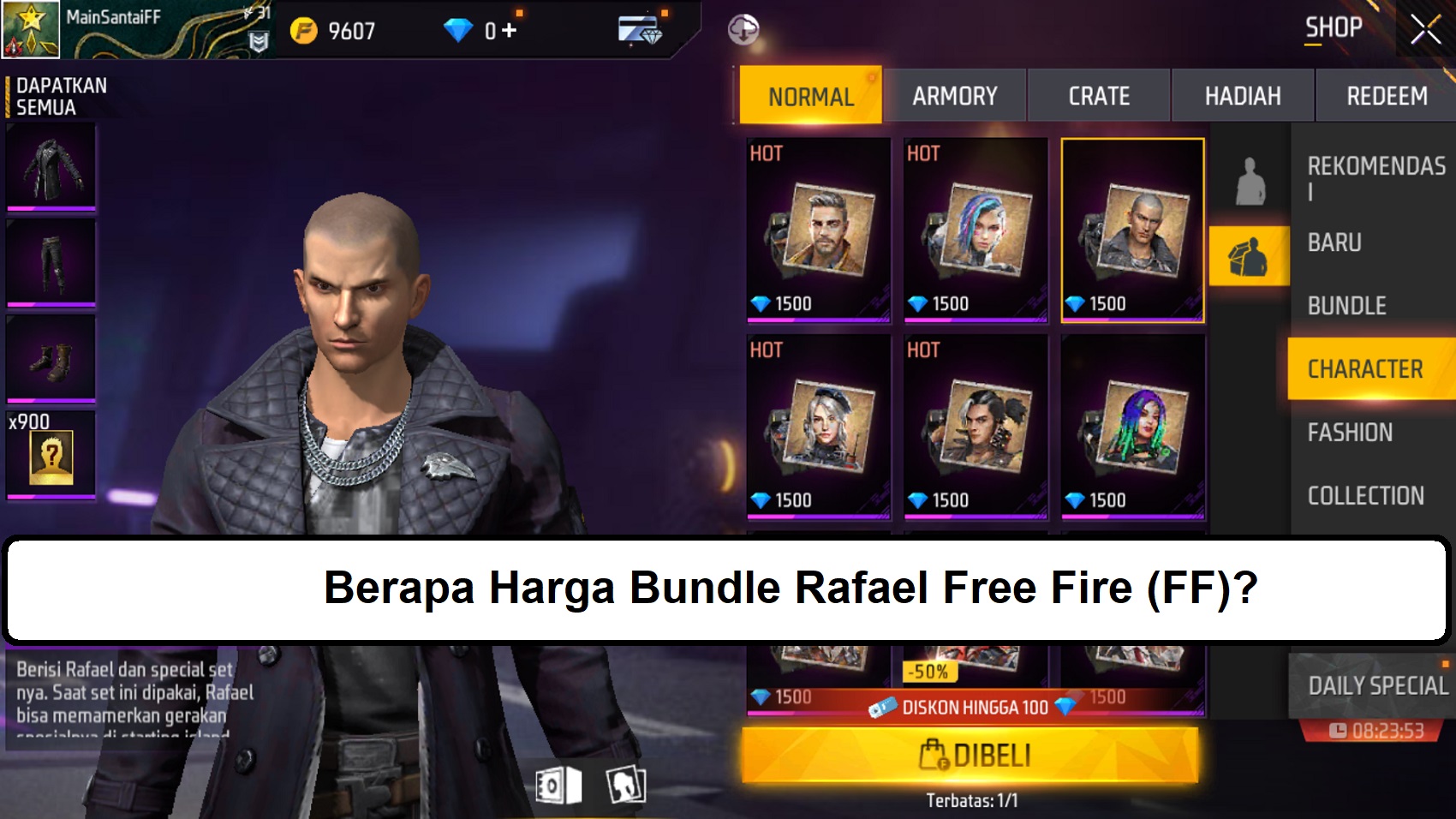Screen dimensions: 1456x819
Task: Open membership card icon beside diamond balance
Action: pos(638,26)
